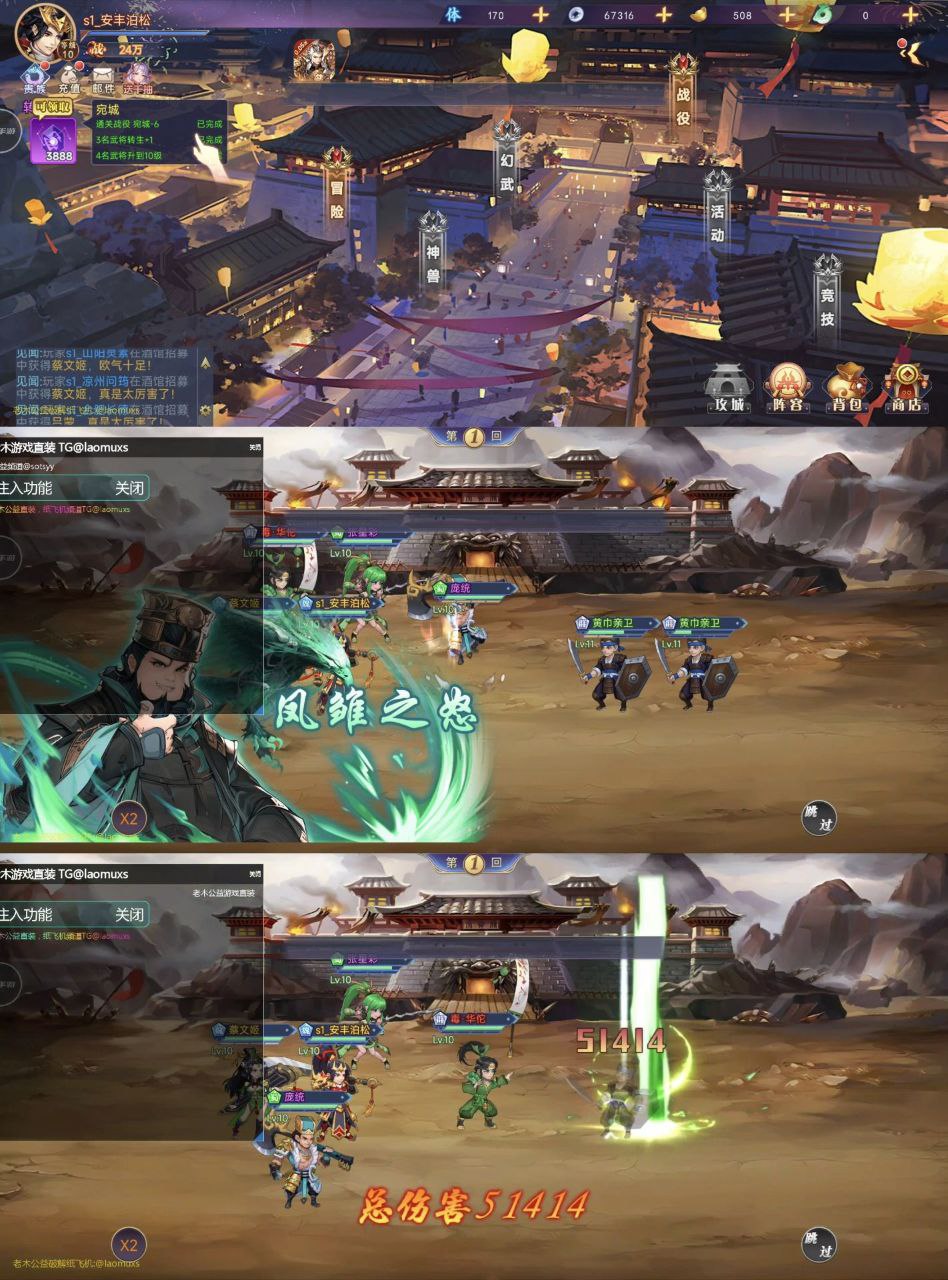The image size is (948, 1280).
Task: Add more copper coins with the plus button
Action: 663,15
